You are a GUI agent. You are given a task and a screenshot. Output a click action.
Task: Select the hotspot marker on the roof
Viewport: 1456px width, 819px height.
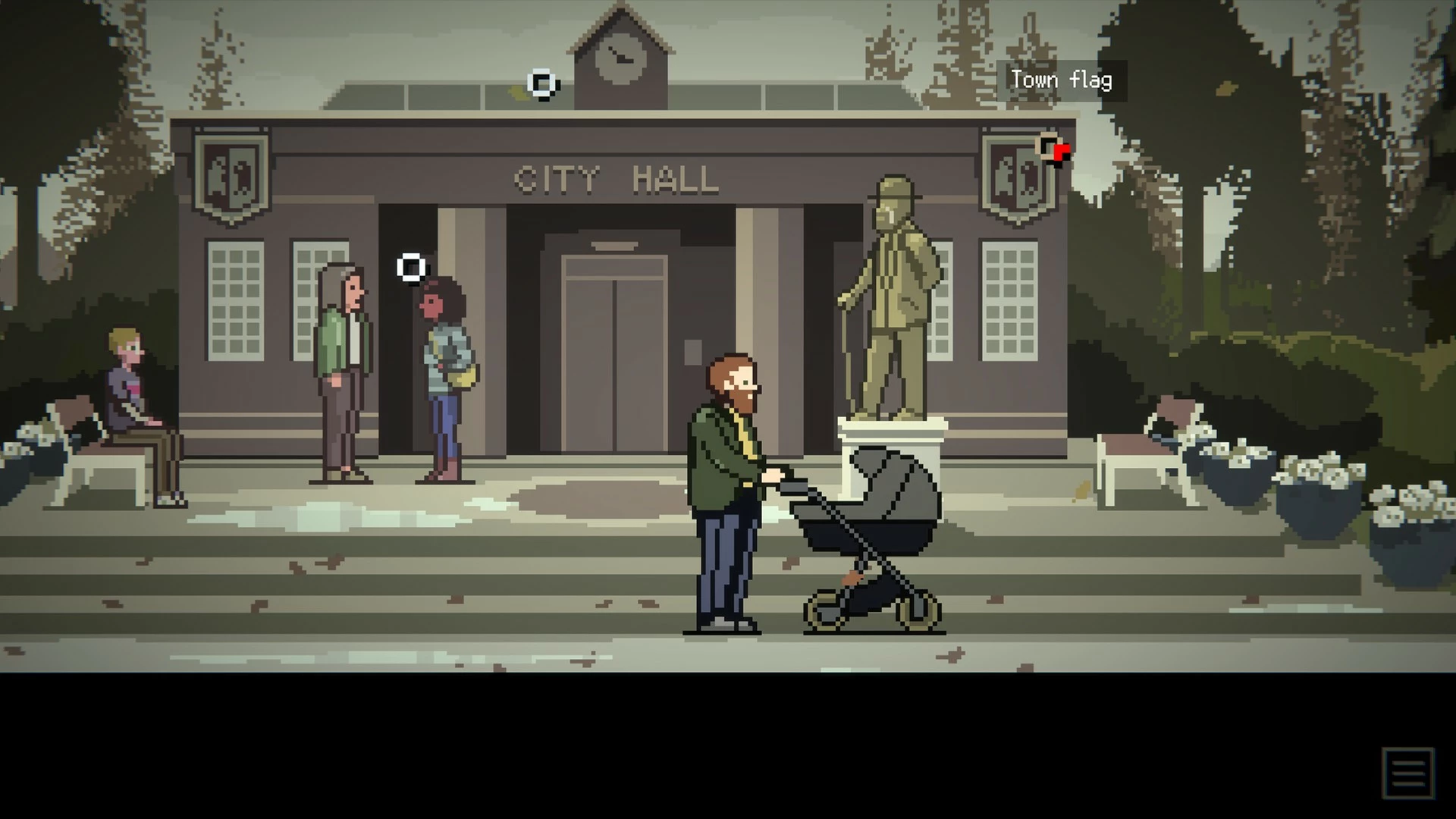[x=541, y=83]
